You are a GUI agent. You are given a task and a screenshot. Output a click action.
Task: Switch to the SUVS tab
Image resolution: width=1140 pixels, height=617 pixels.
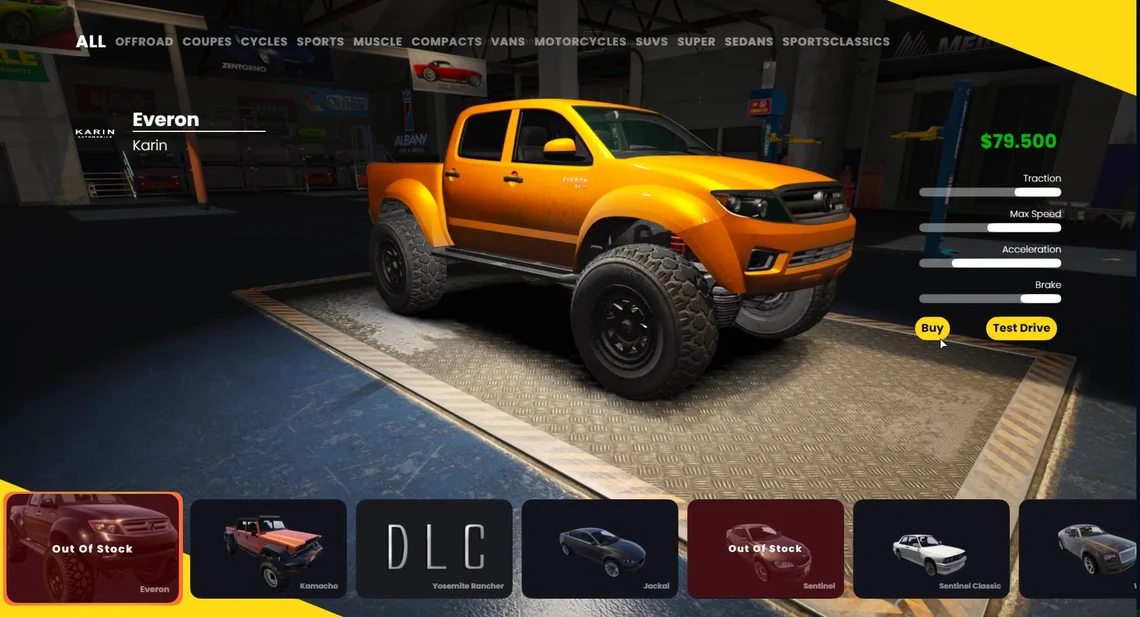(651, 42)
